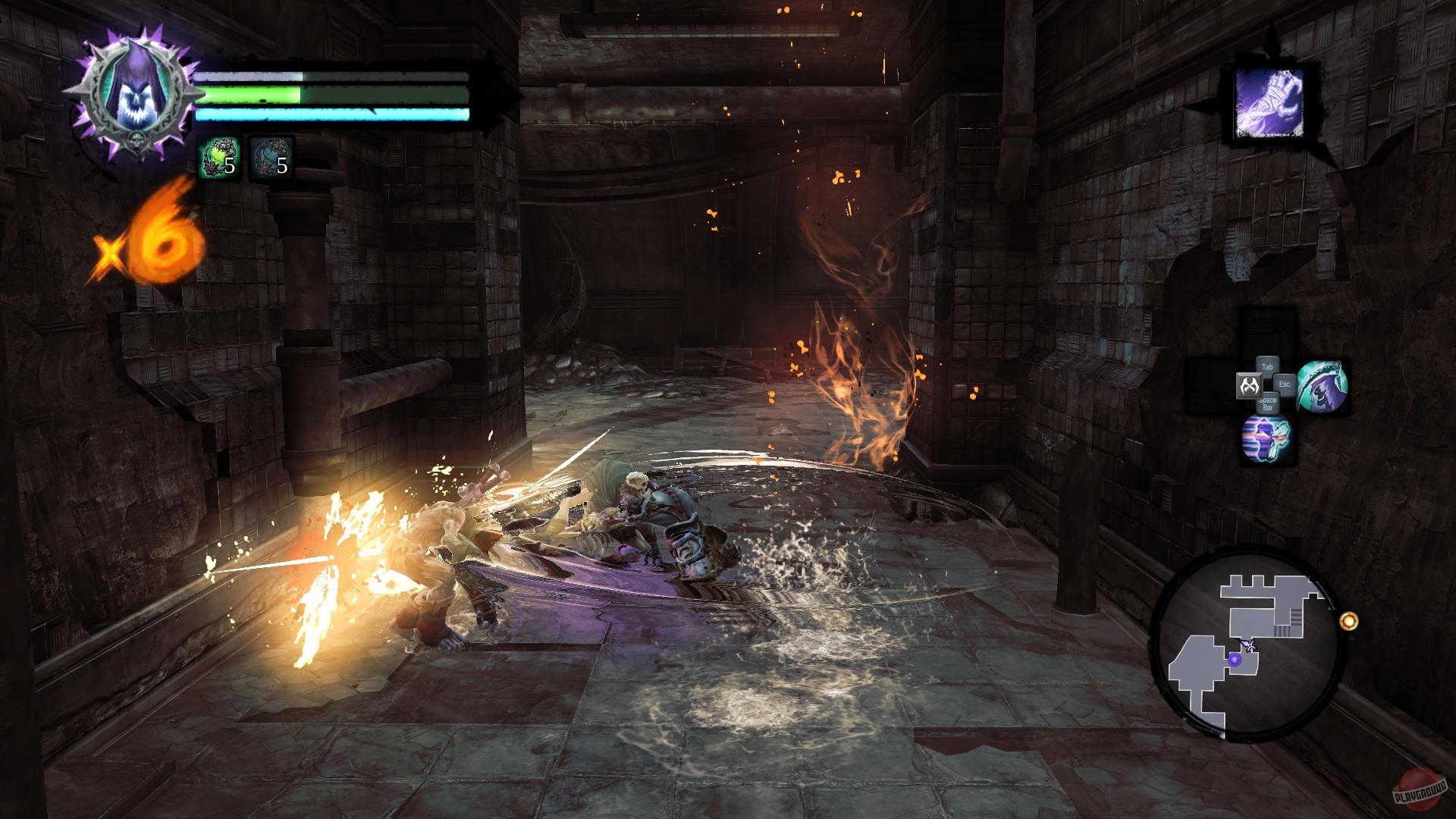Click the purple objective dot on minimap
The width and height of the screenshot is (1456, 819).
(1235, 661)
